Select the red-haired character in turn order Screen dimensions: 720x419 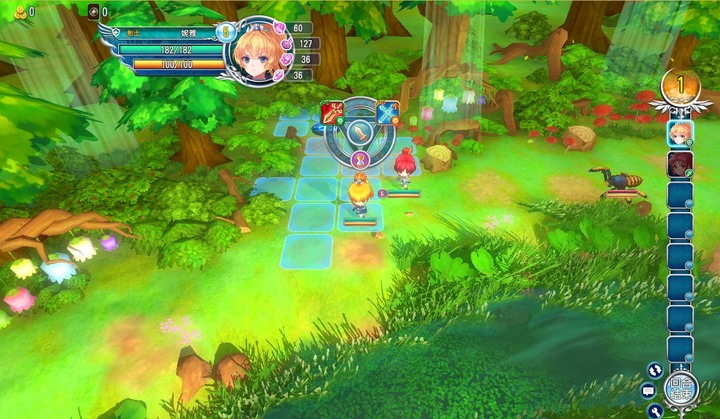point(680,163)
